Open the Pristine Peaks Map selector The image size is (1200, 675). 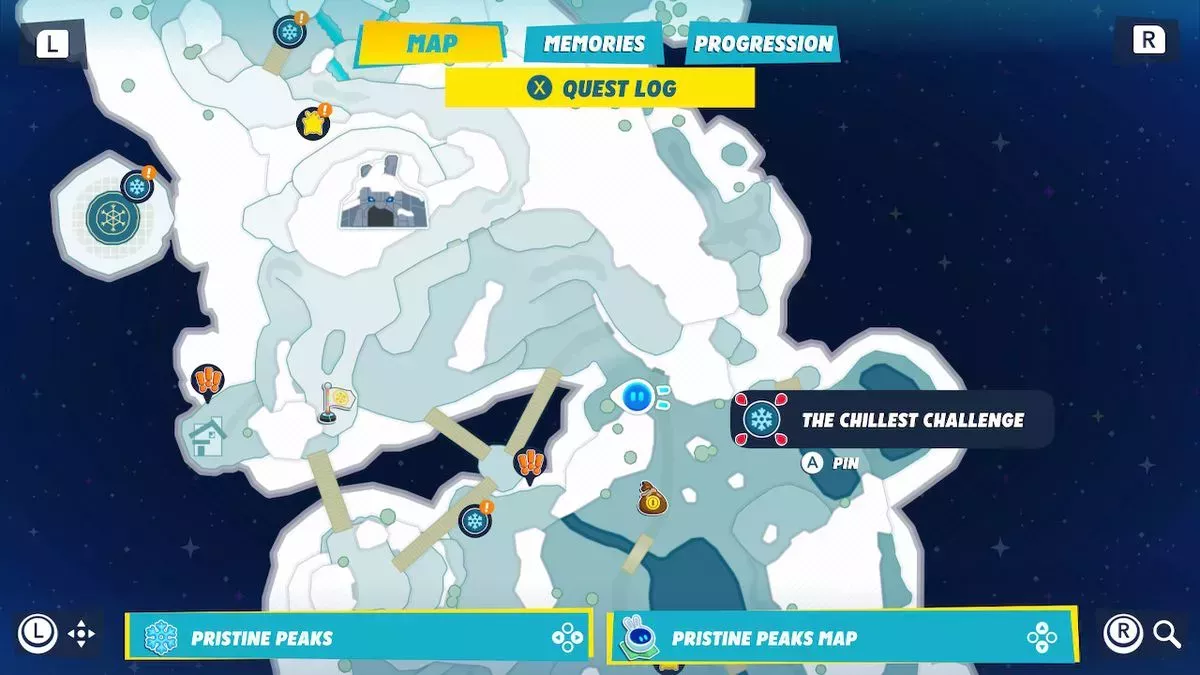point(842,637)
